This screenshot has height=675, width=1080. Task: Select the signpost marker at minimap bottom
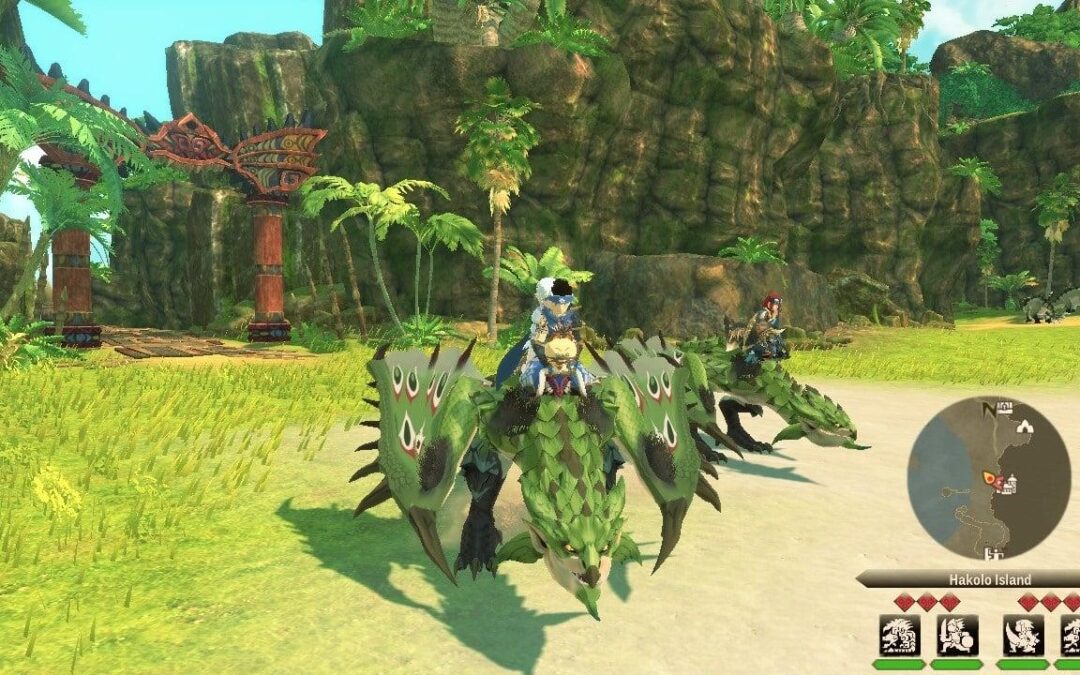point(994,553)
